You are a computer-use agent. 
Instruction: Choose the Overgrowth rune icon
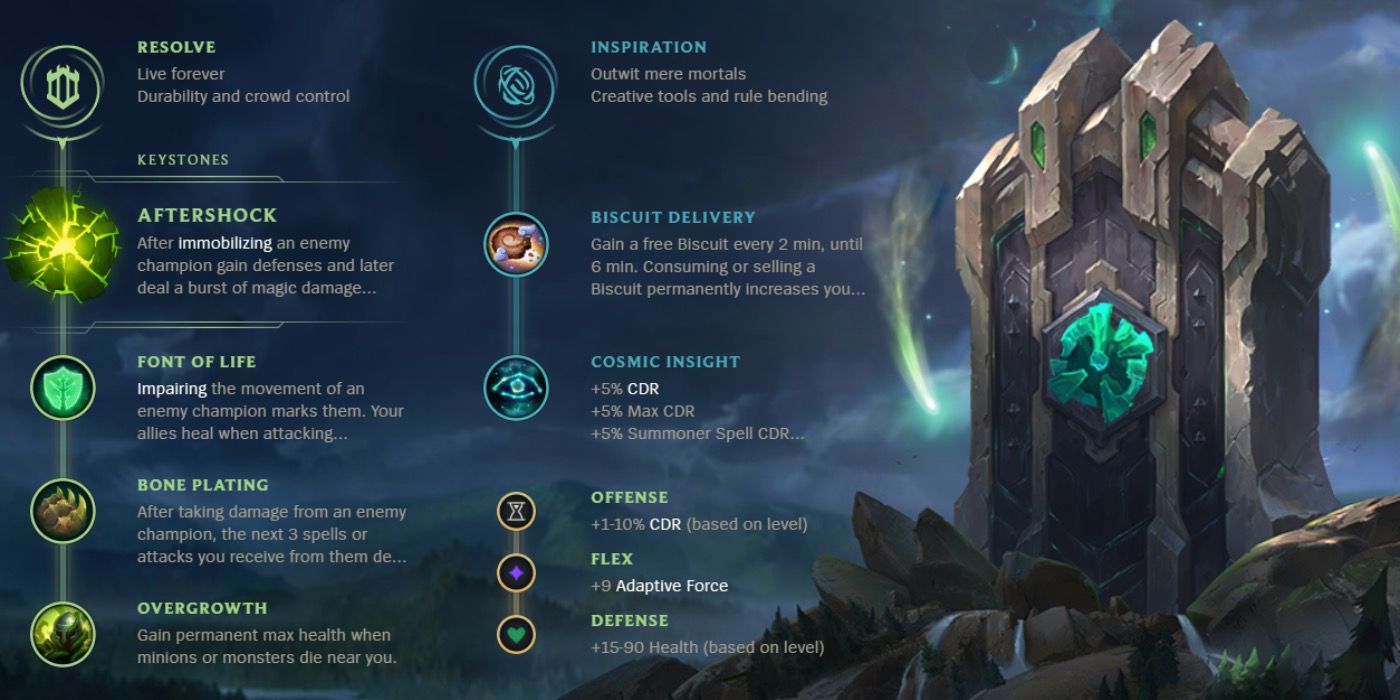coord(62,633)
